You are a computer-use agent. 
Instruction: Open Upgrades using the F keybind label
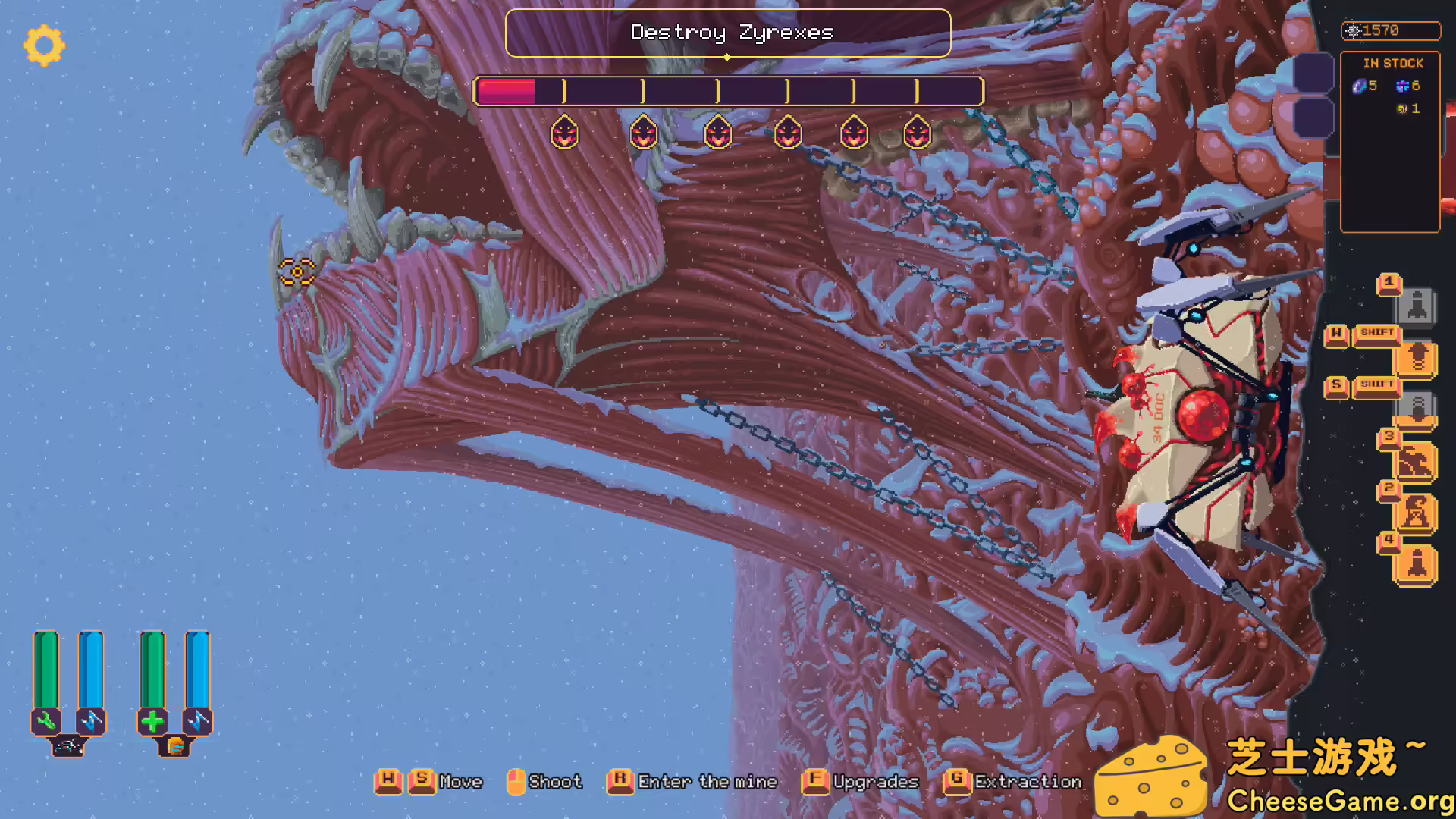(x=815, y=782)
